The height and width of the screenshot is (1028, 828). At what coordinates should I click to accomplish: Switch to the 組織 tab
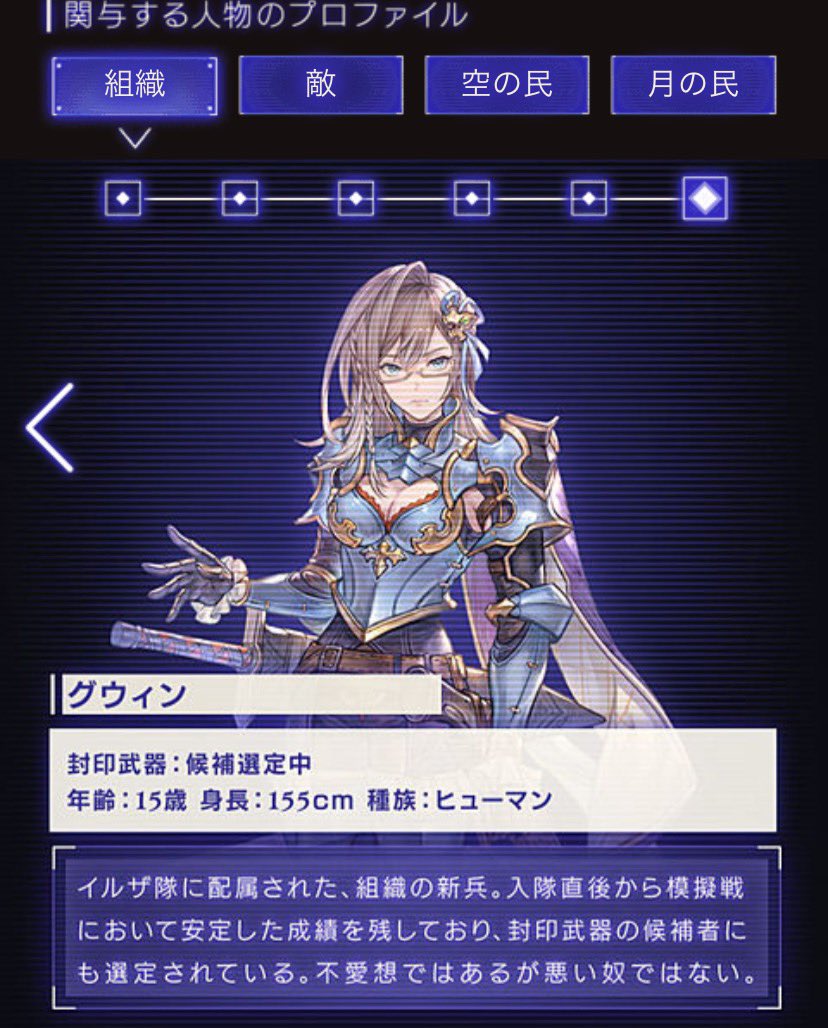(x=134, y=85)
